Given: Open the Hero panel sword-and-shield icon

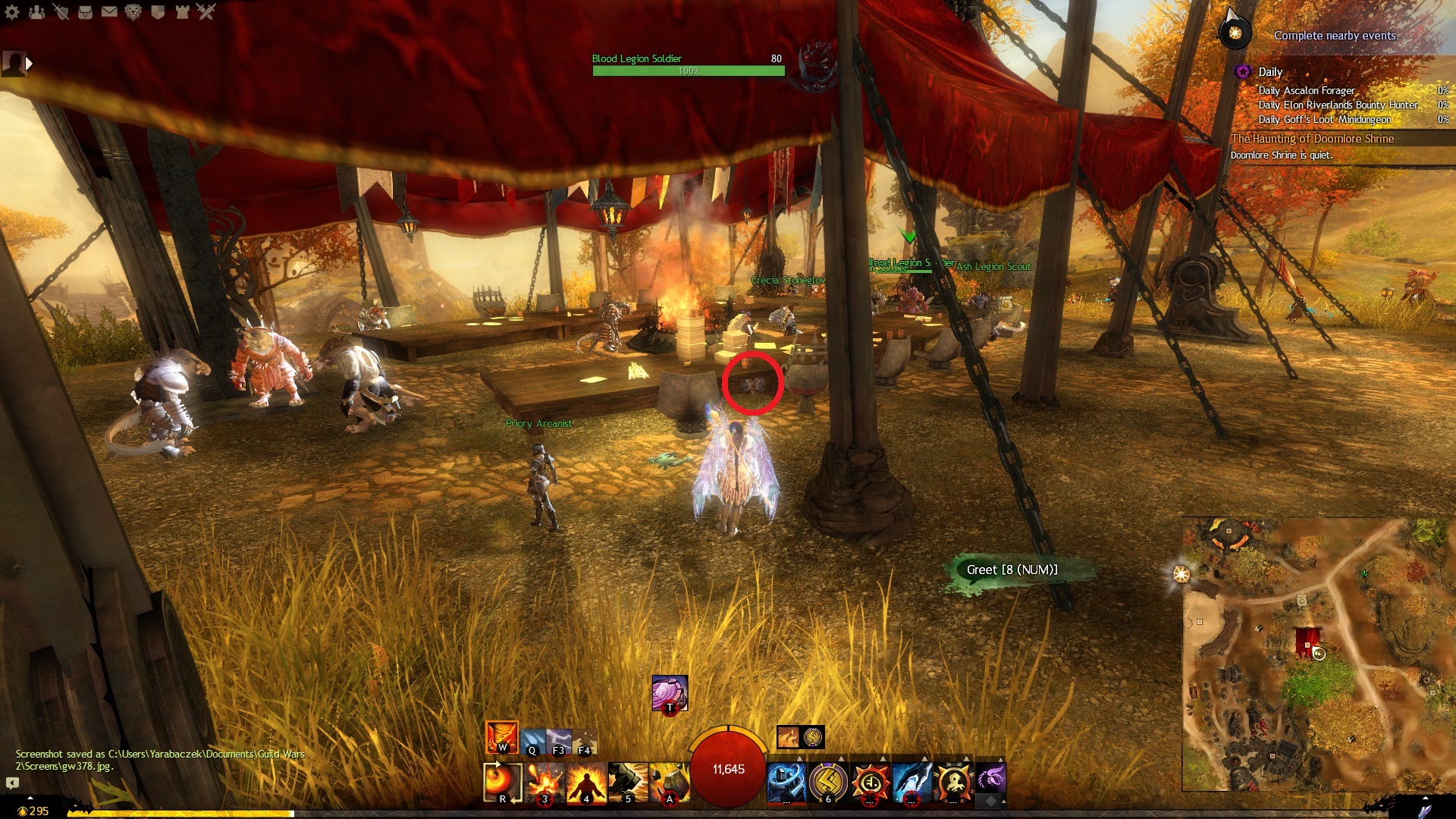Looking at the screenshot, I should coord(61,12).
